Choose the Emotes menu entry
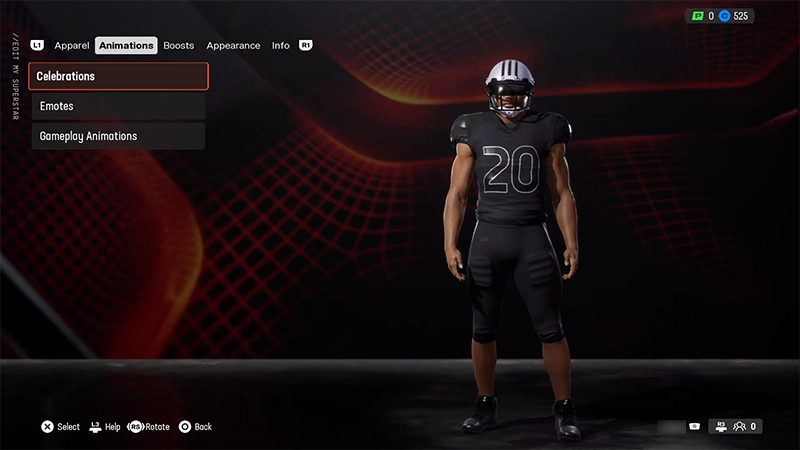This screenshot has width=800, height=450. pos(118,106)
